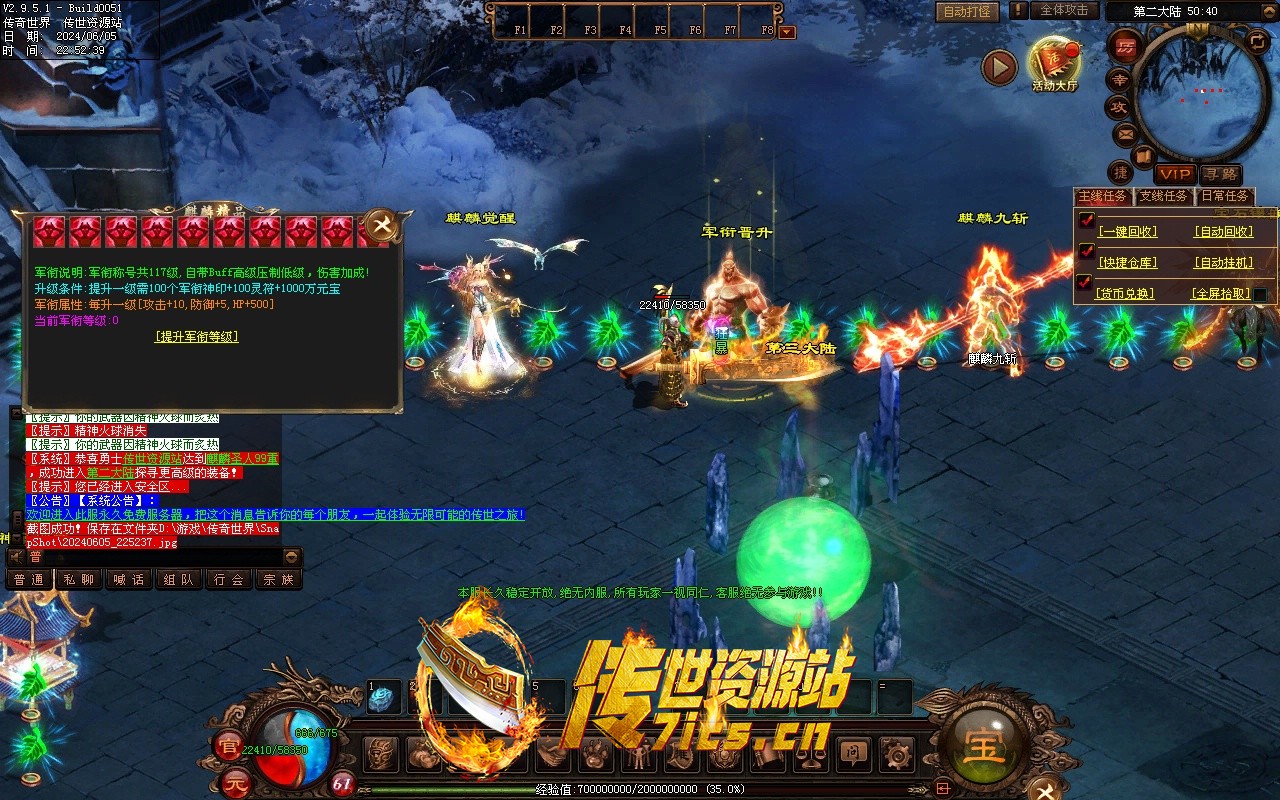
Task: Switch to the 支线任务 side quest tab
Action: pyautogui.click(x=1164, y=196)
